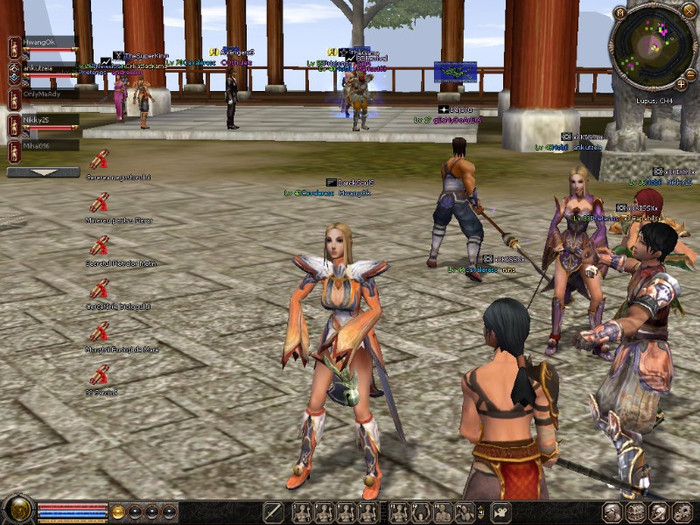Screen dimensions: 700x525
Task: Click the gold coin button beside health bars
Action: [x=118, y=512]
